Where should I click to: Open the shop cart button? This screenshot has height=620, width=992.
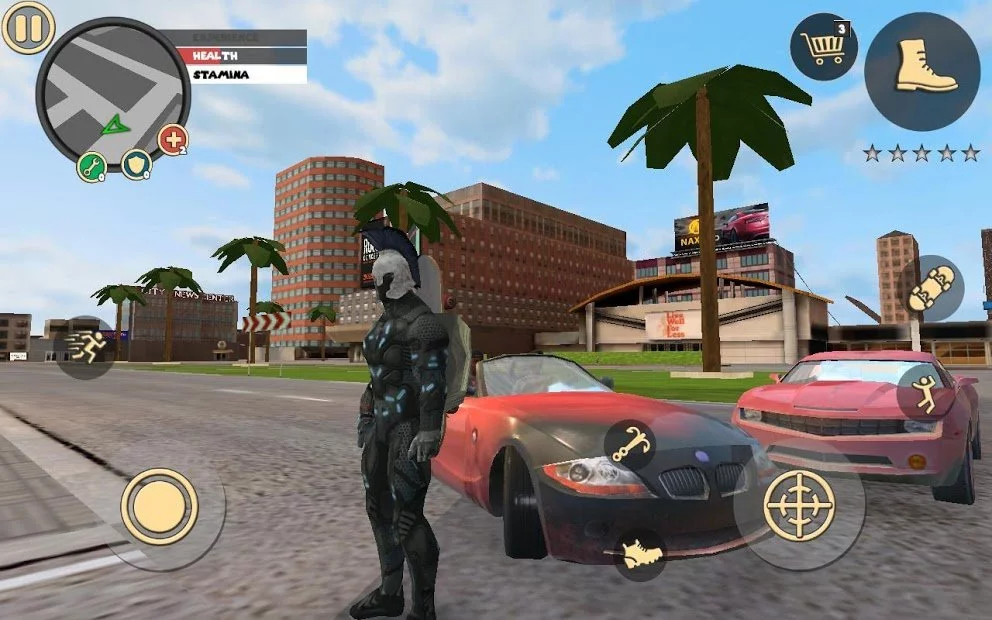(823, 47)
